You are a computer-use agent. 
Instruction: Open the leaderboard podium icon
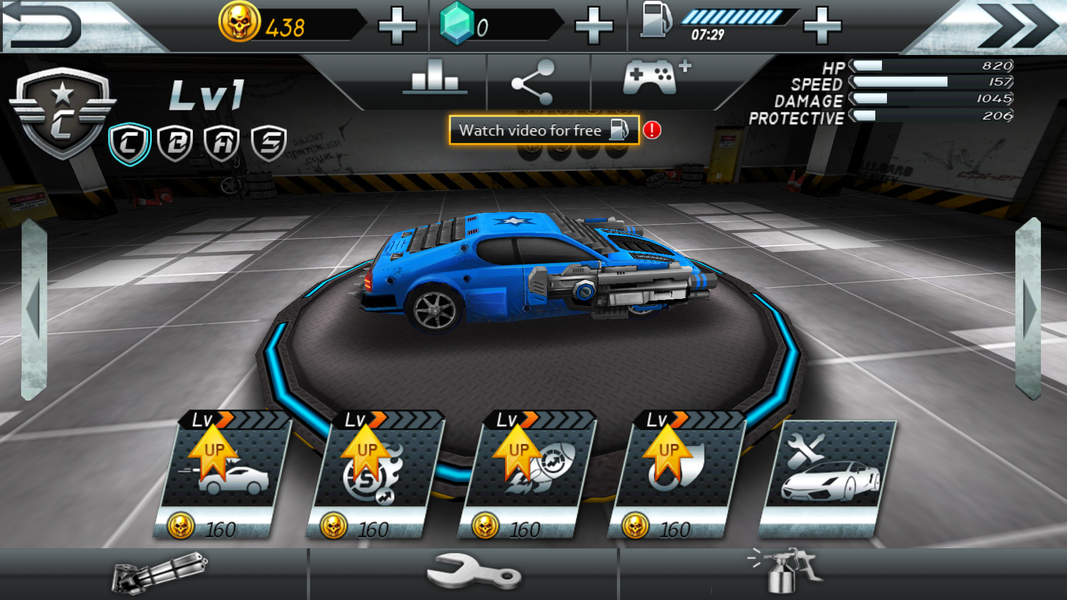pyautogui.click(x=435, y=79)
